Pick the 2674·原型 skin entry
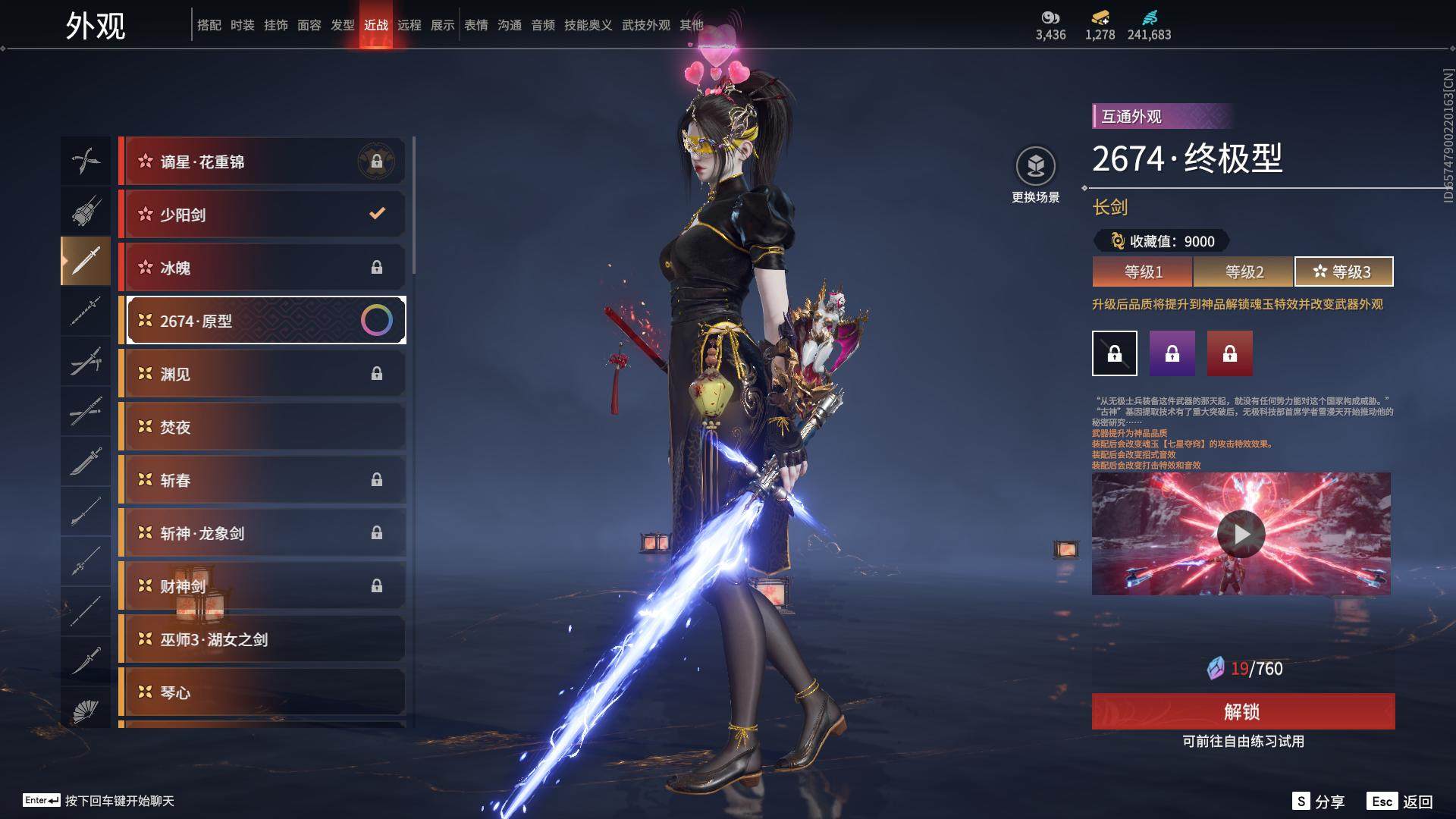 click(262, 321)
